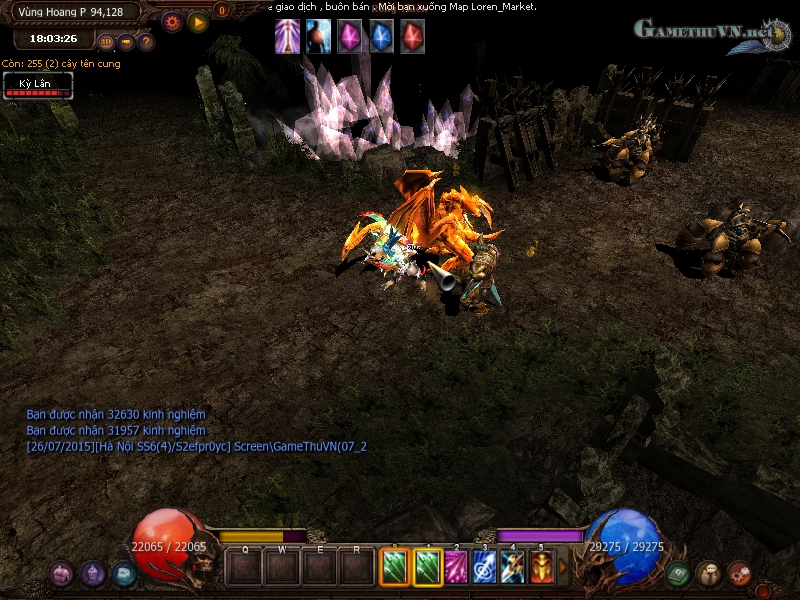800x600 pixels.
Task: Click the blue crystal buff icon
Action: (x=381, y=36)
